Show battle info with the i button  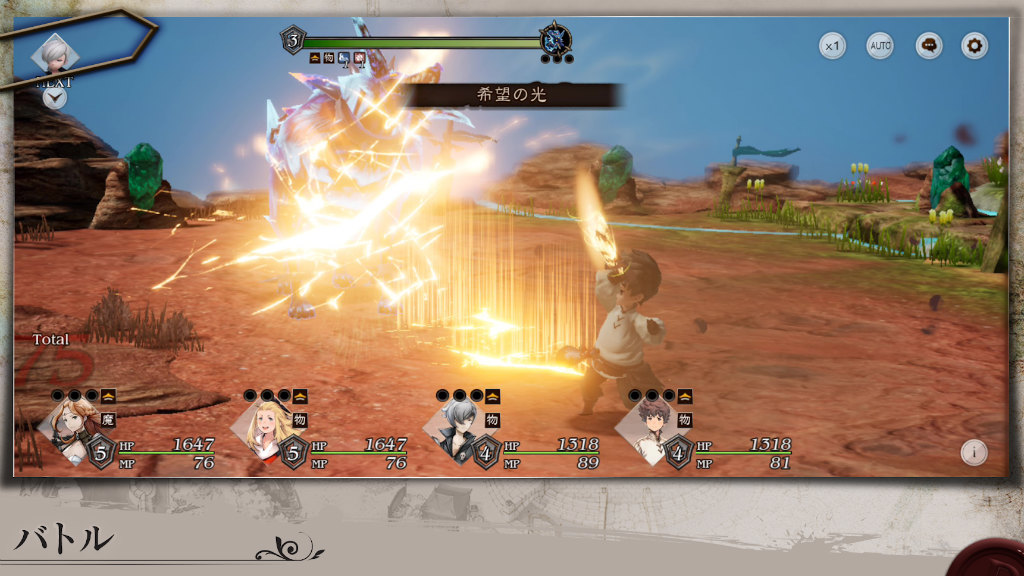(974, 451)
